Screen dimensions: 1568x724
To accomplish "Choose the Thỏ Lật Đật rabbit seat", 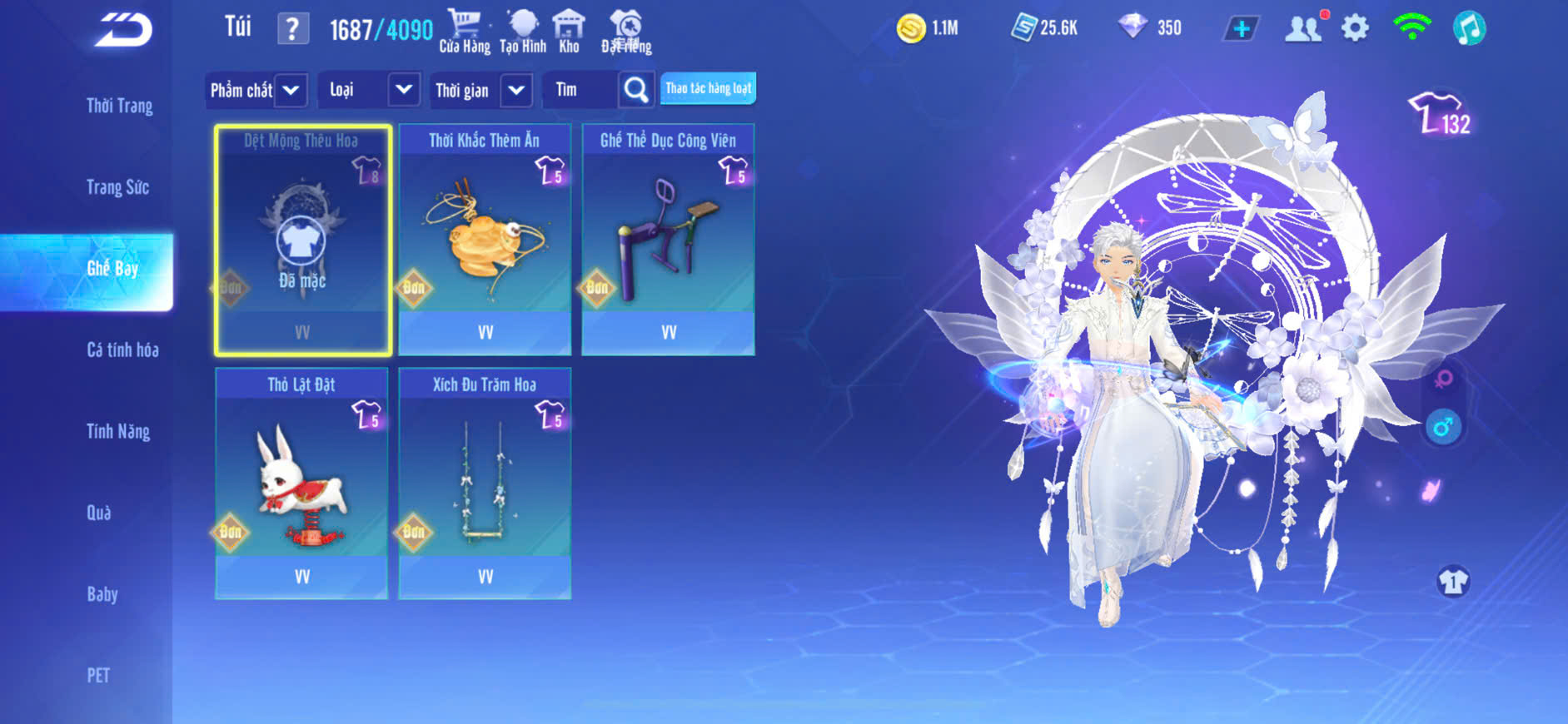I will (x=301, y=483).
